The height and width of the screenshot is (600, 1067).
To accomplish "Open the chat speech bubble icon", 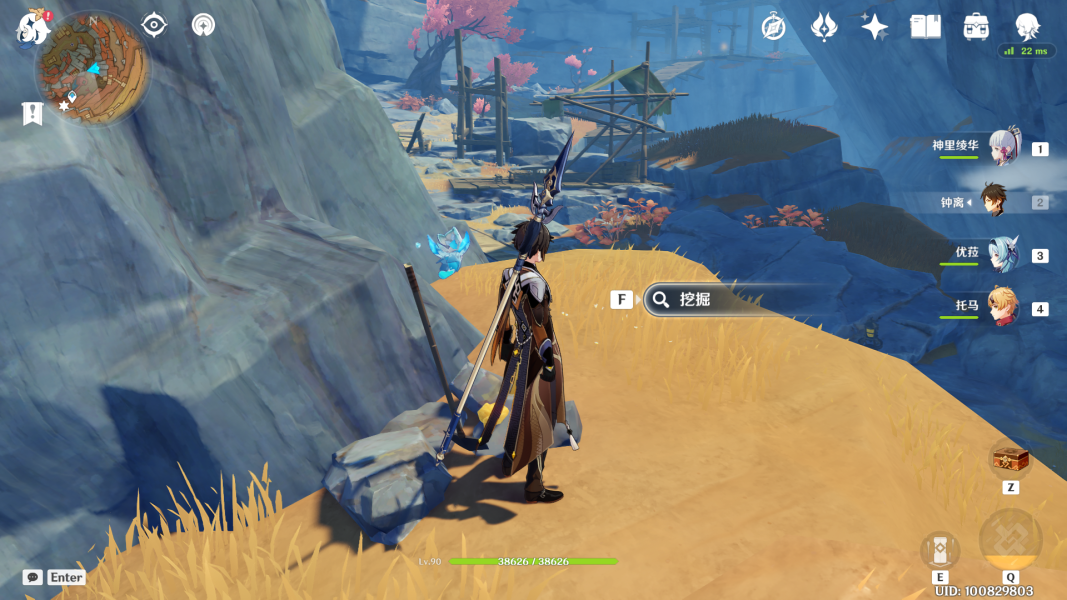I will tap(33, 577).
